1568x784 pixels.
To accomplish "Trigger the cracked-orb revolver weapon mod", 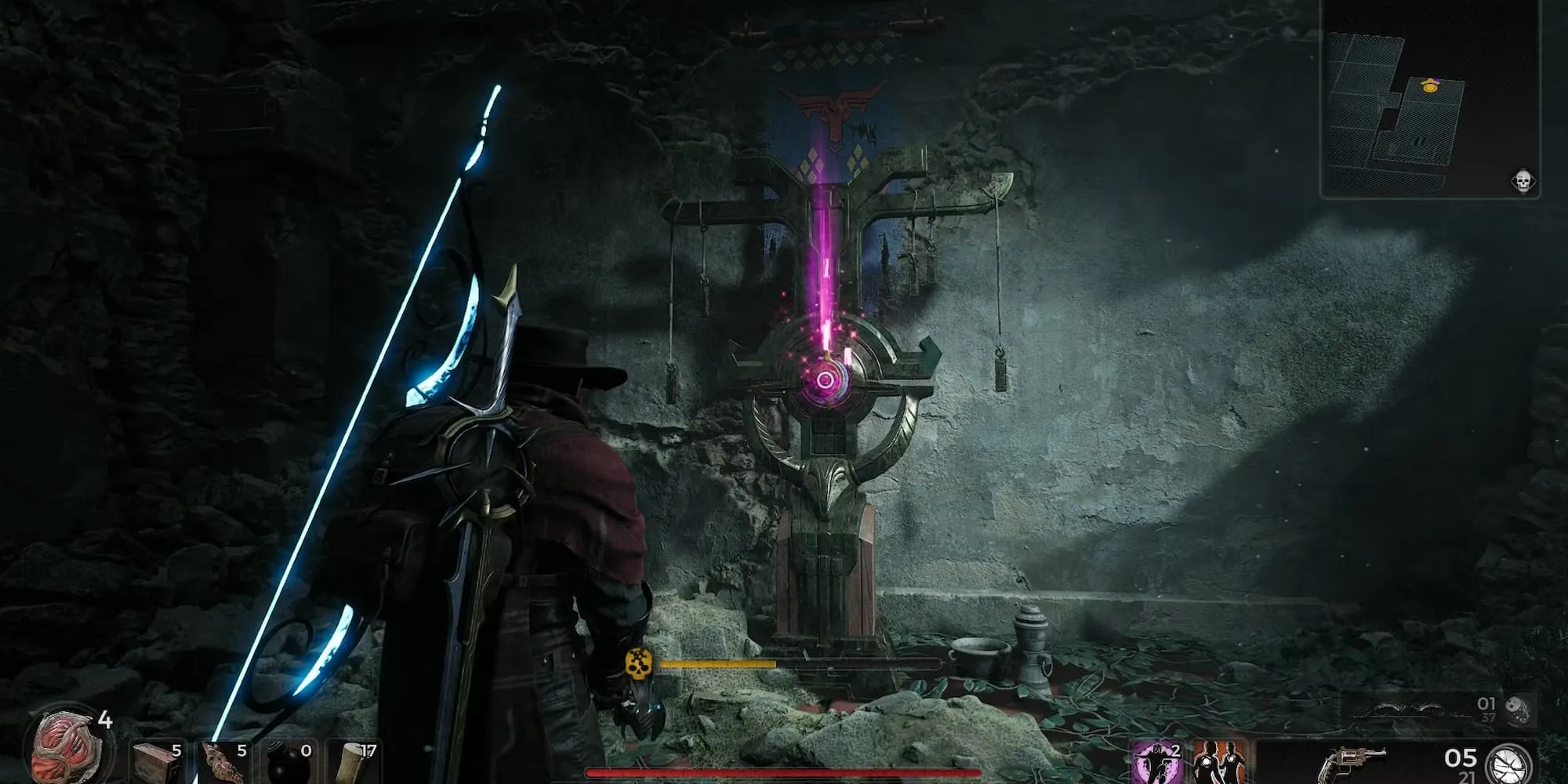I will coord(1509,764).
